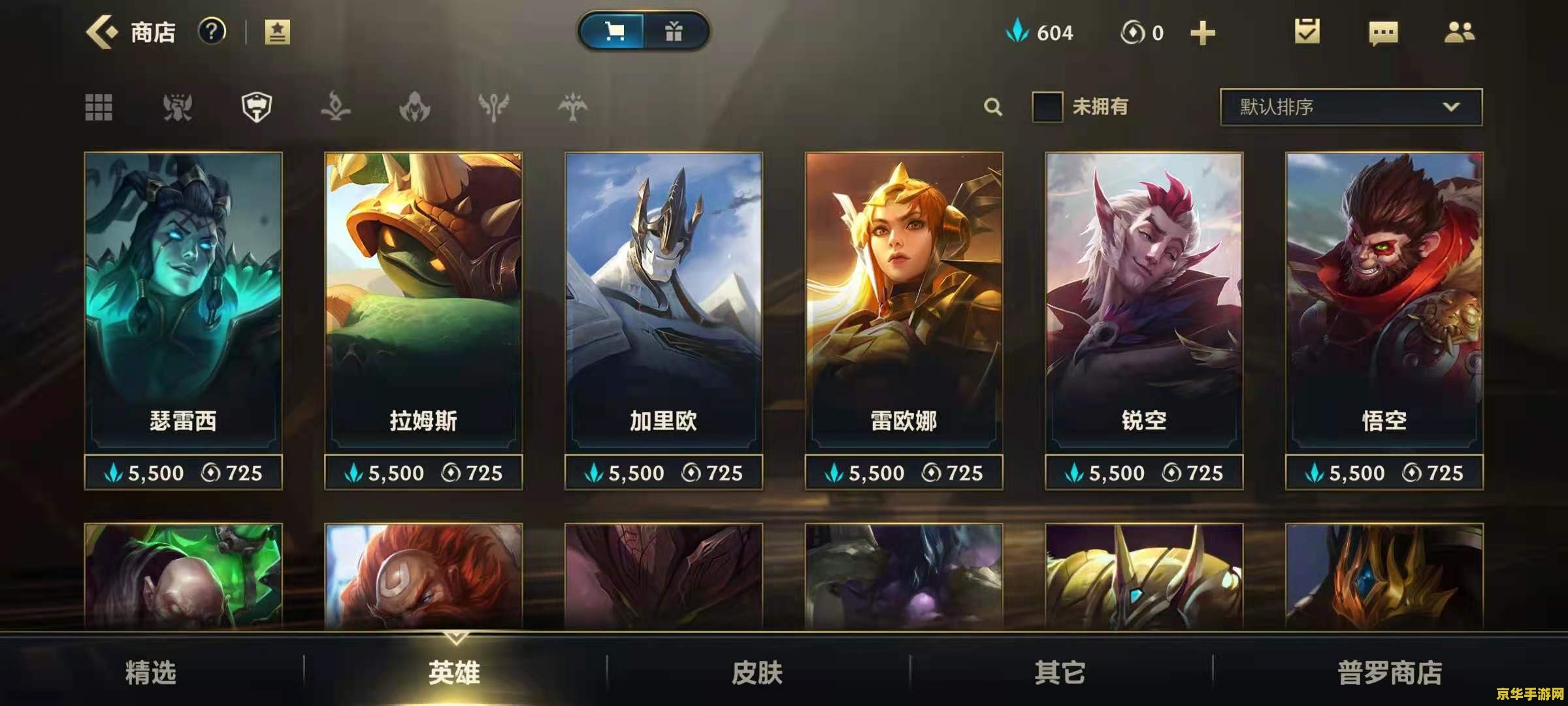
Task: Filter champions with the all-roles grid icon
Action: [99, 107]
